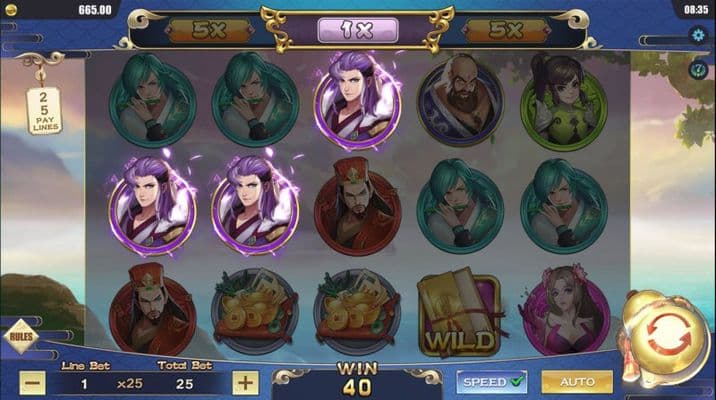The image size is (716, 400).
Task: Click the question mark help icon
Action: click(x=699, y=70)
